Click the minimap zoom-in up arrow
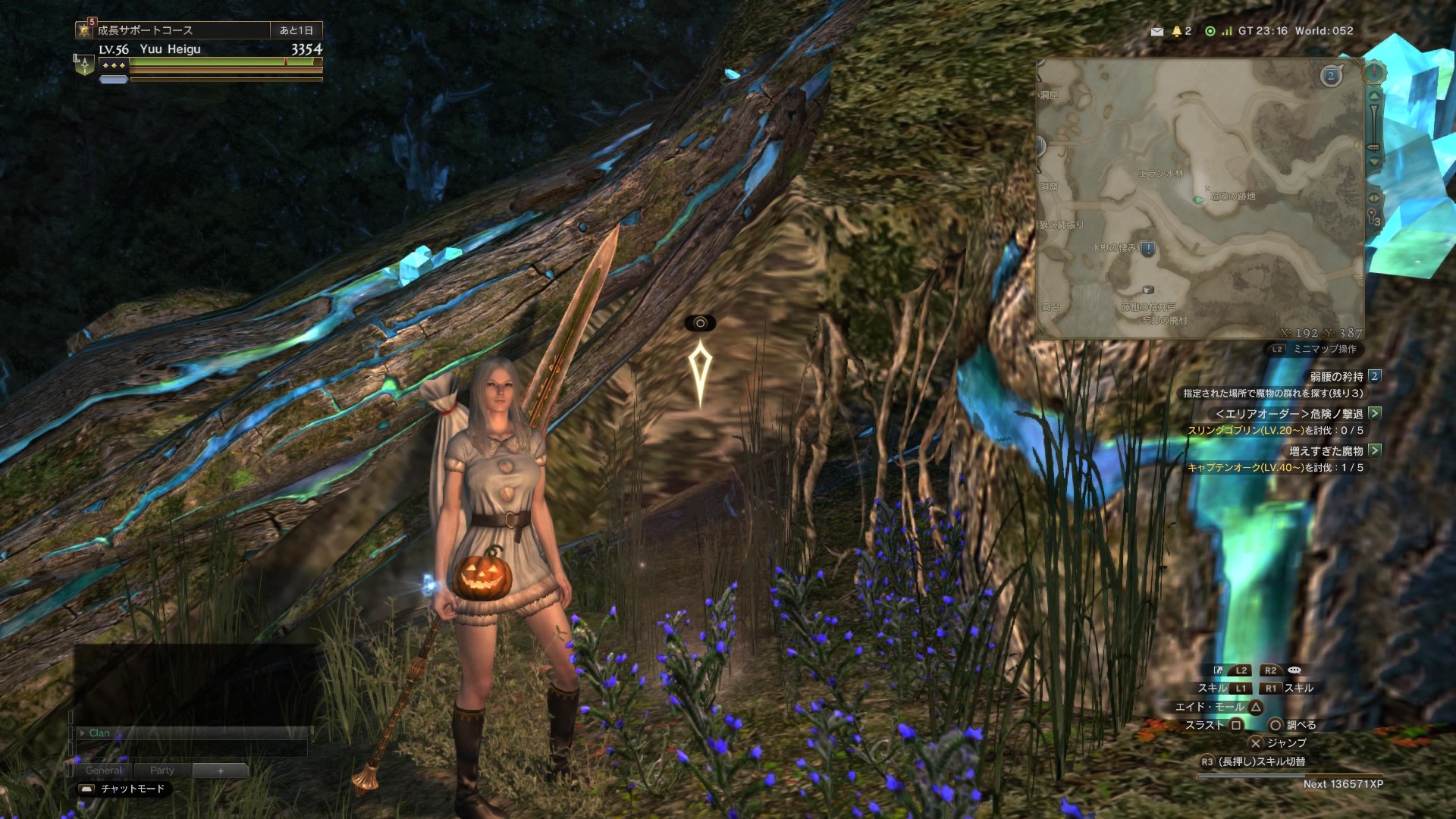Image resolution: width=1456 pixels, height=819 pixels. [1374, 96]
